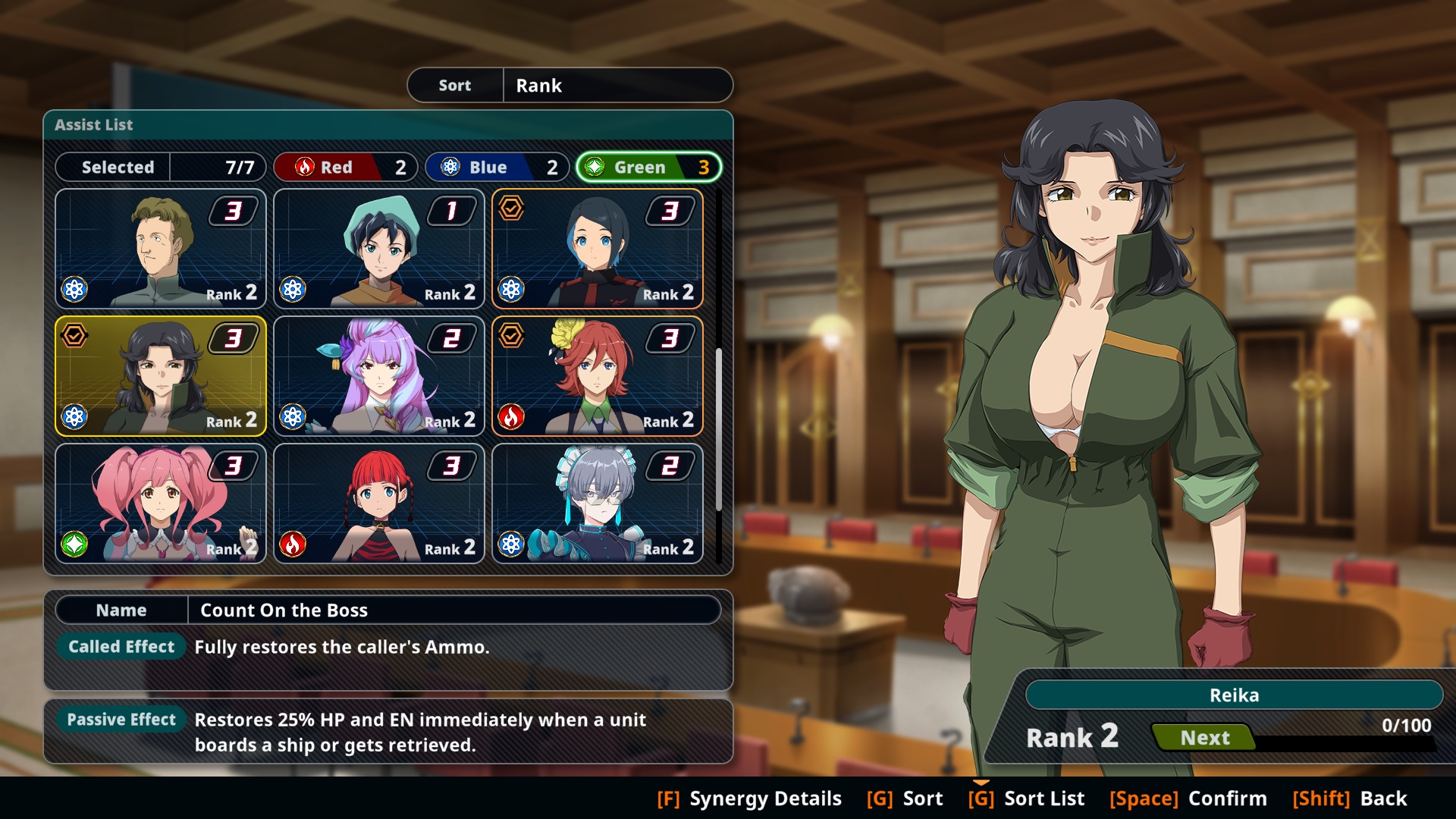Click the Sort List option
Image resolution: width=1456 pixels, height=819 pixels.
point(1026,799)
